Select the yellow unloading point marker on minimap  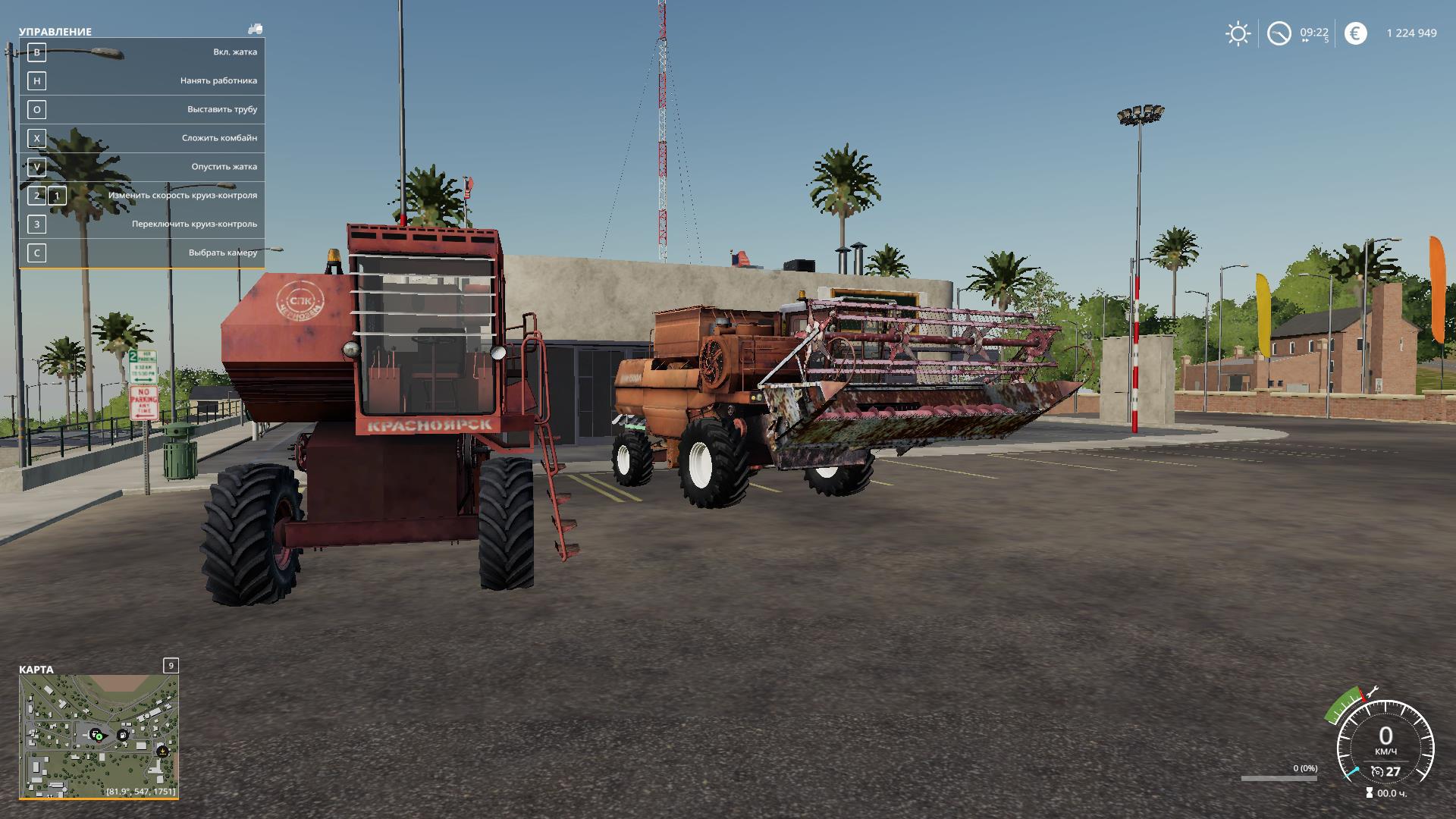pos(162,751)
